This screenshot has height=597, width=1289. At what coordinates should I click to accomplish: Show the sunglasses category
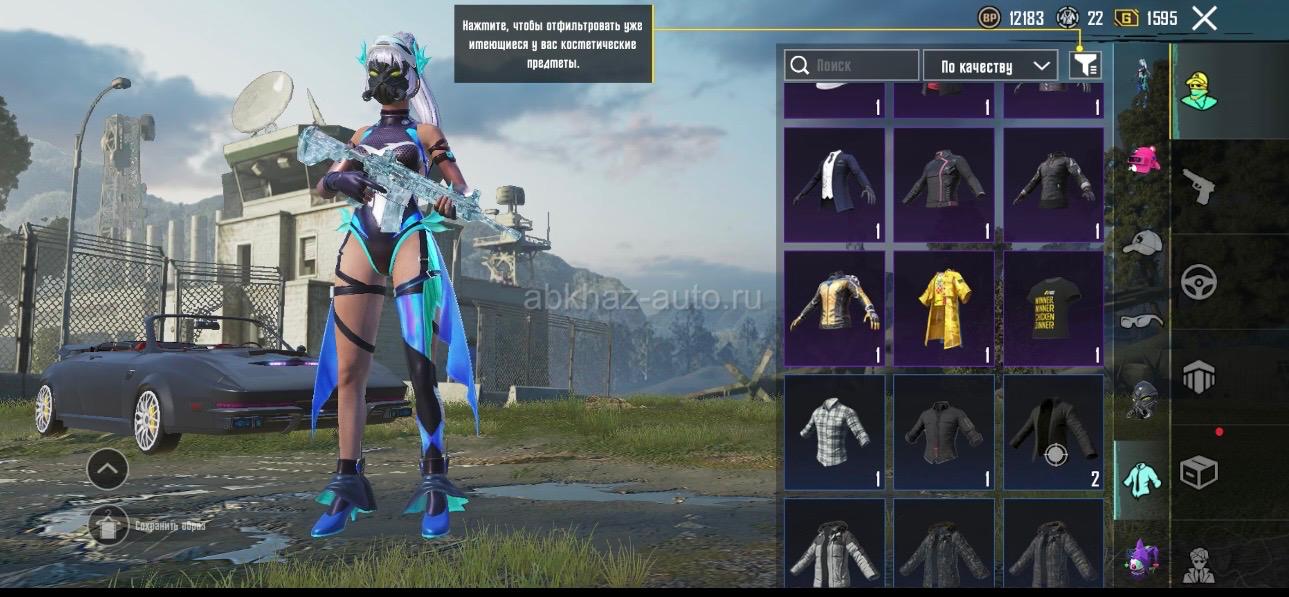[1142, 320]
